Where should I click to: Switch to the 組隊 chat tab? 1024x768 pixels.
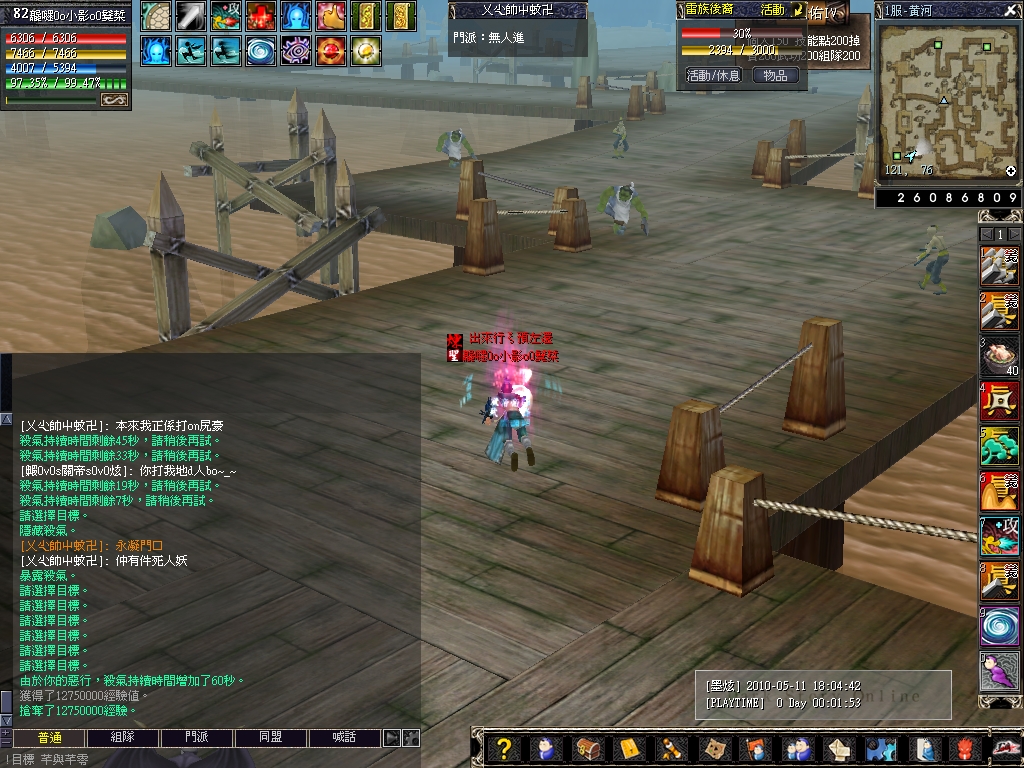click(x=122, y=738)
